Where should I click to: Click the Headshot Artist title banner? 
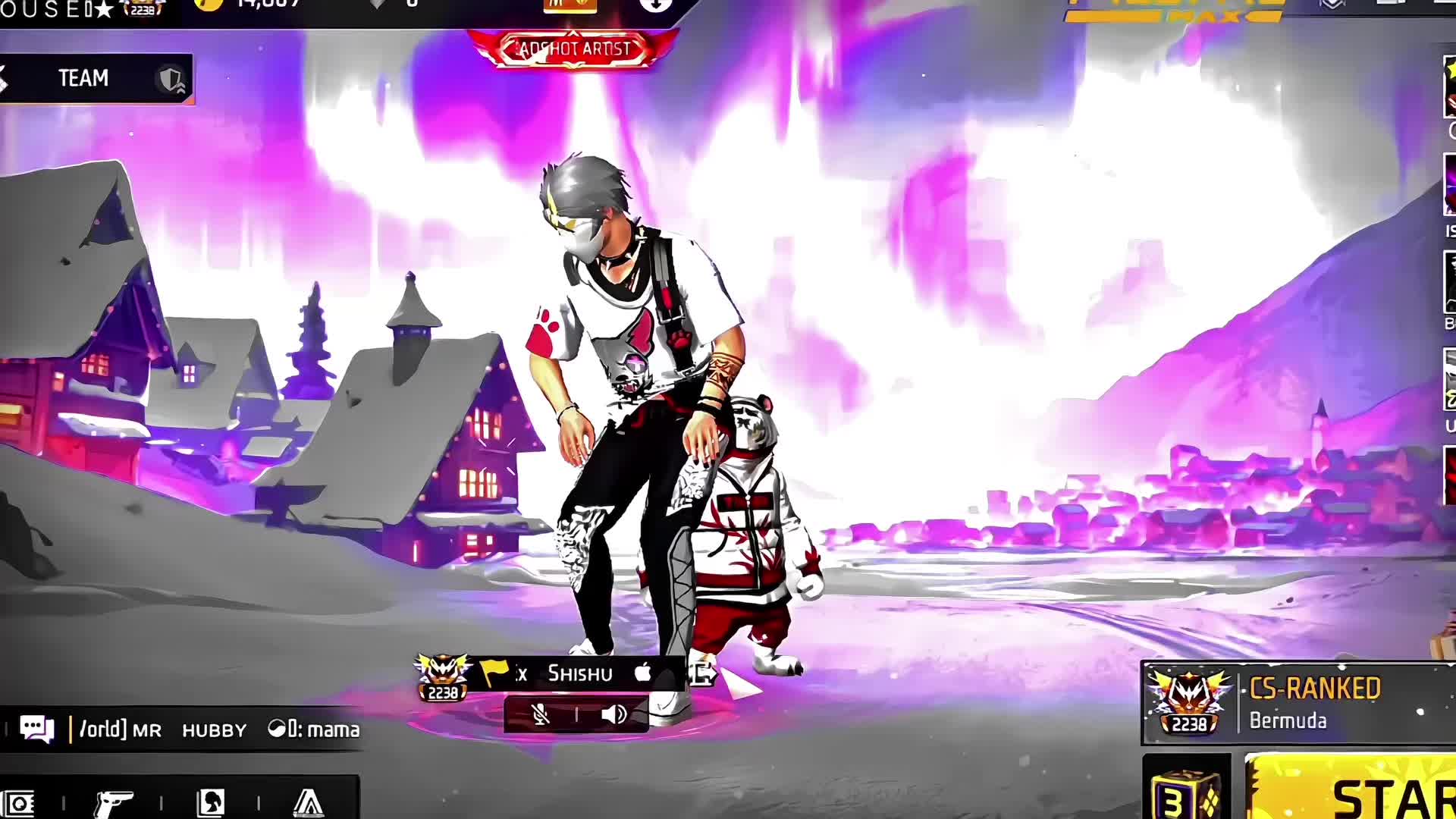(573, 49)
